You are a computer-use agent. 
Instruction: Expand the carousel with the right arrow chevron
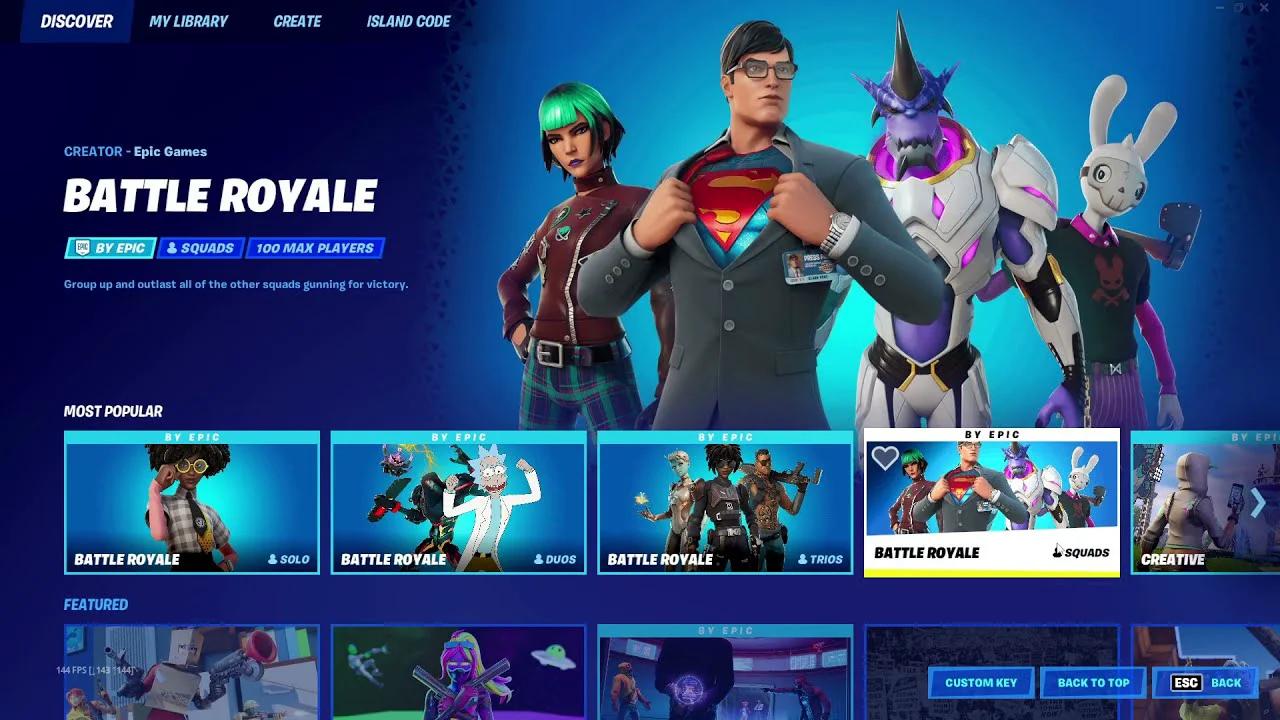pos(1258,504)
